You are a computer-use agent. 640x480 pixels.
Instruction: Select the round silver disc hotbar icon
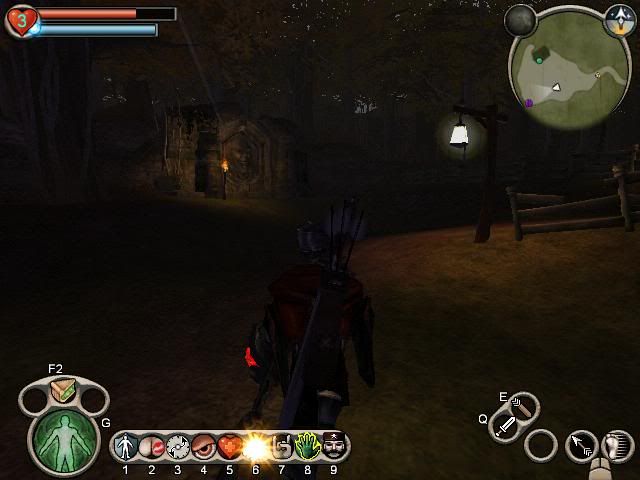point(178,445)
